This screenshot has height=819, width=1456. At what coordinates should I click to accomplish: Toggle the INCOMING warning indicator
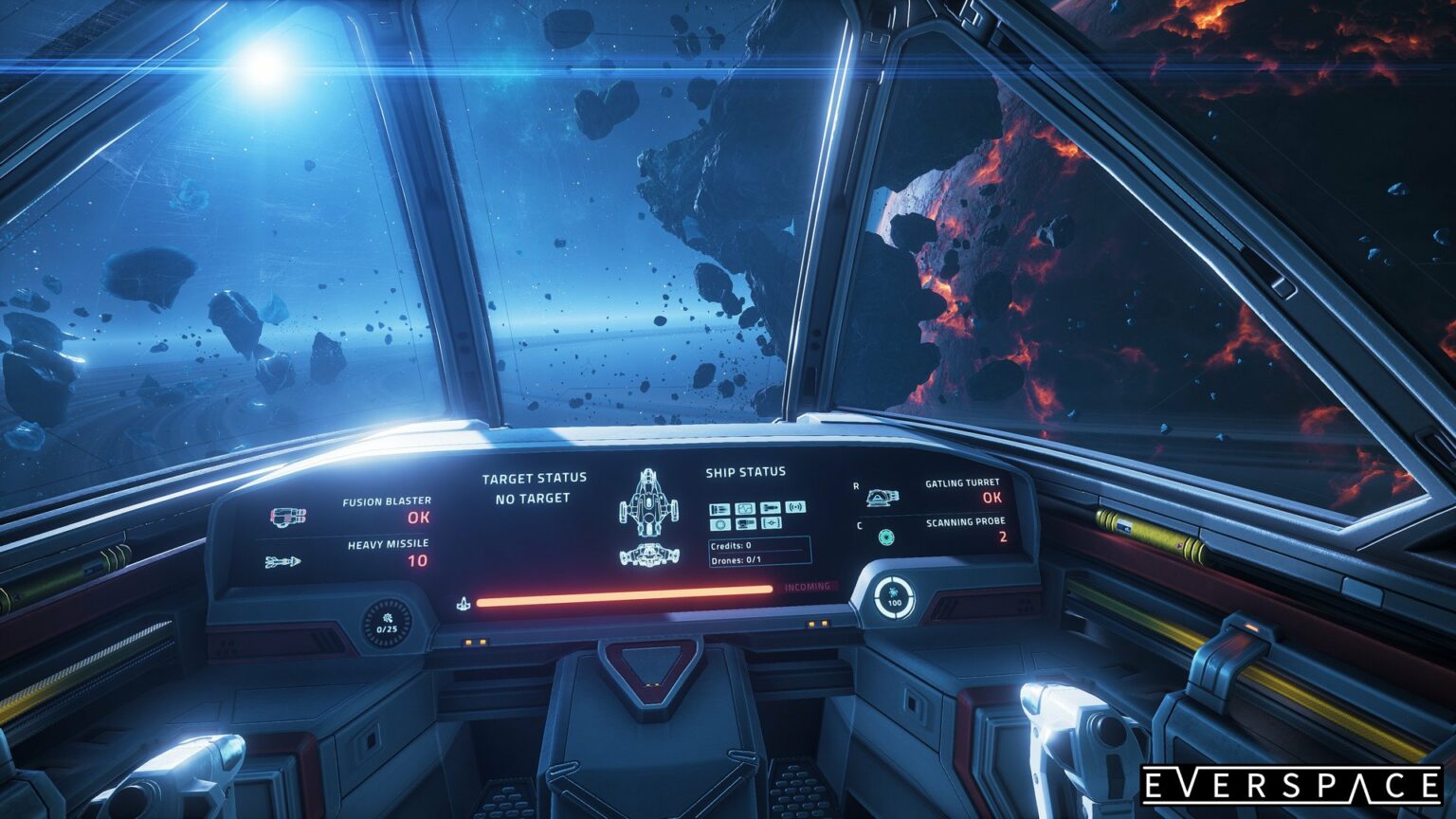810,586
